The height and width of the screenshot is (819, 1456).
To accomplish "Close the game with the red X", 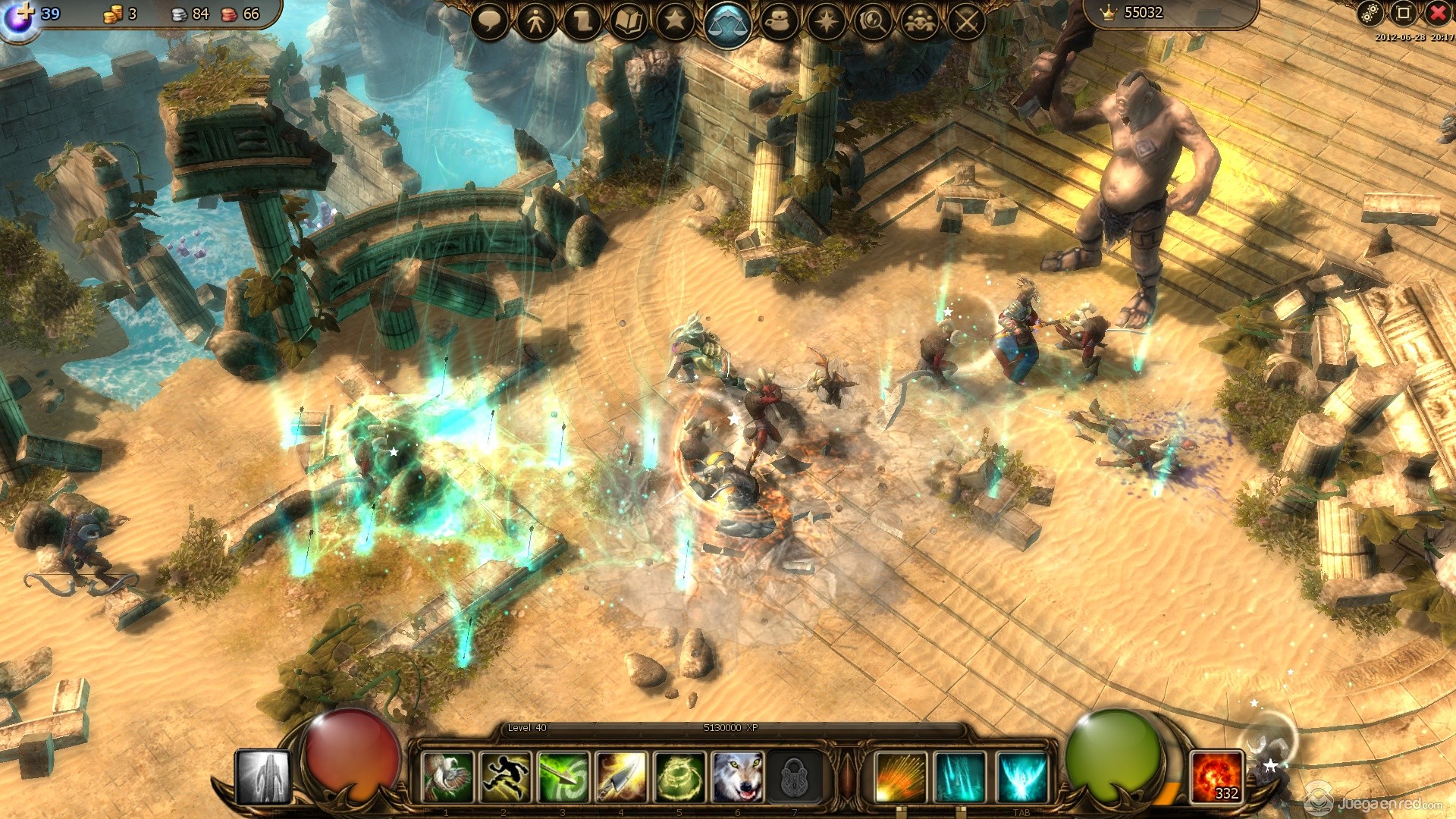I will coord(1438,13).
